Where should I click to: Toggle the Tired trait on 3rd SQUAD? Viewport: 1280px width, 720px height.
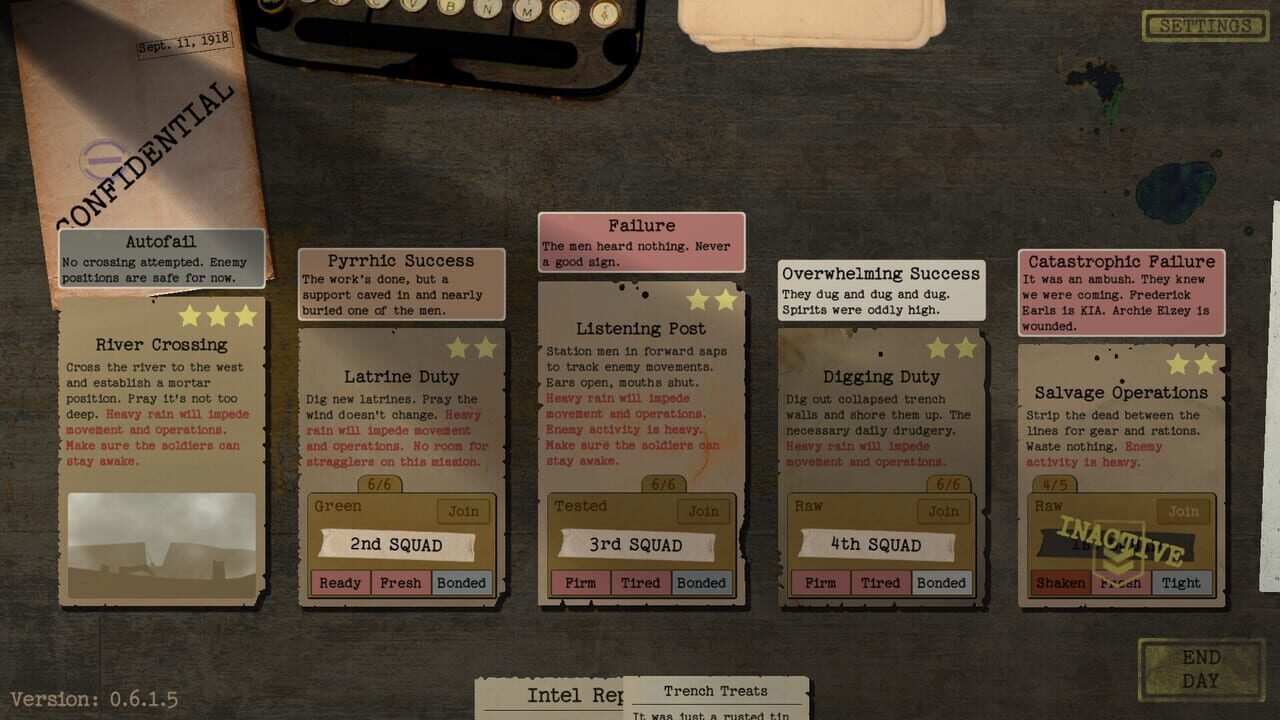(640, 582)
